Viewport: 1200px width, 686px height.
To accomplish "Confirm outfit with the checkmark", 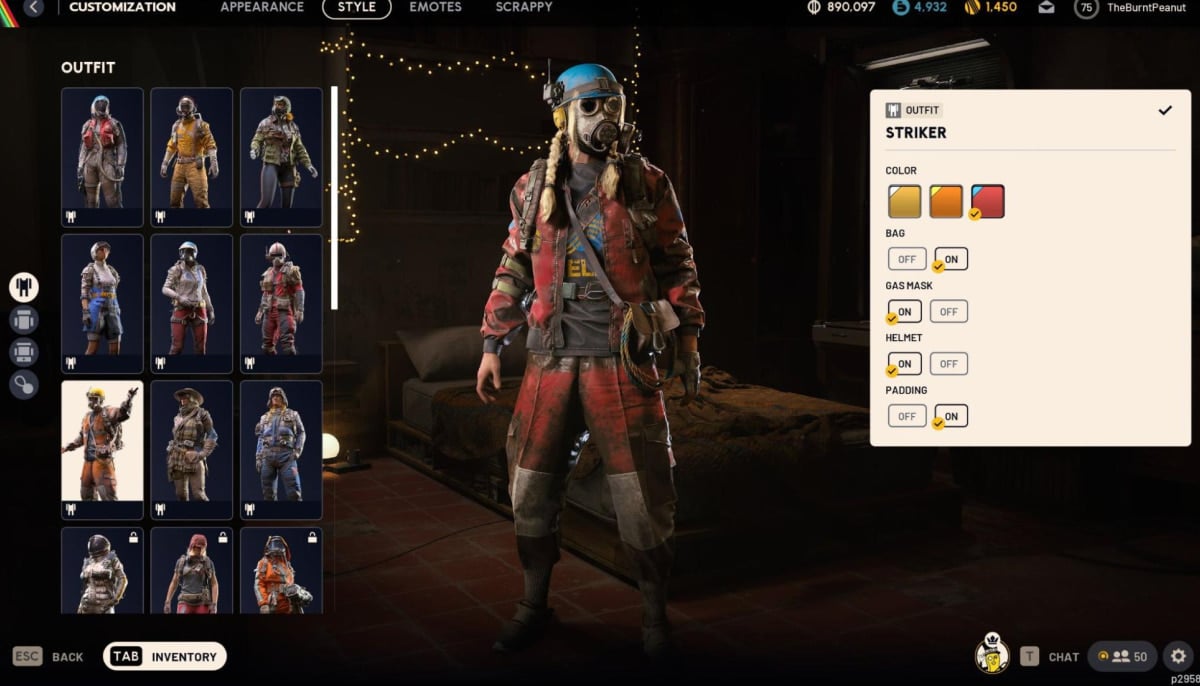I will (1164, 110).
